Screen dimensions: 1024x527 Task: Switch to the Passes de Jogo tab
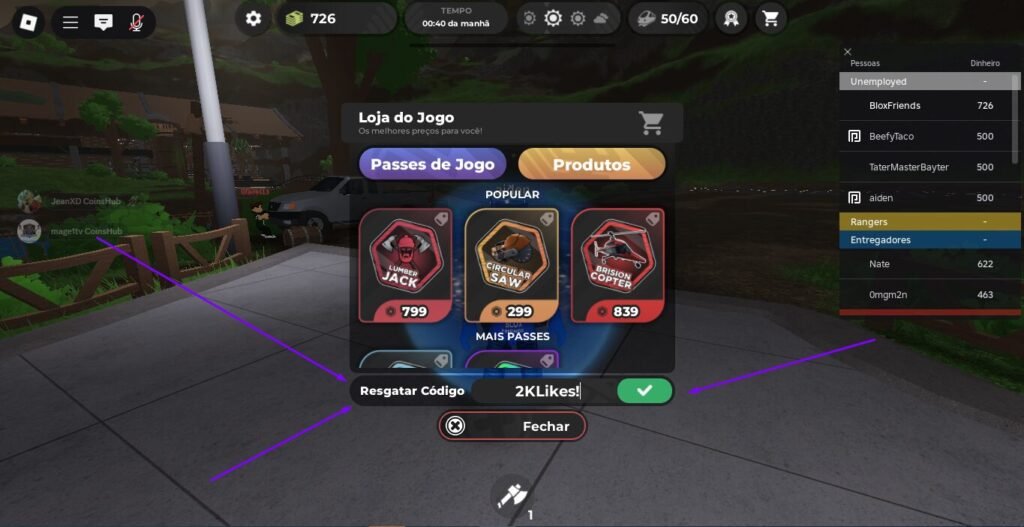click(433, 164)
